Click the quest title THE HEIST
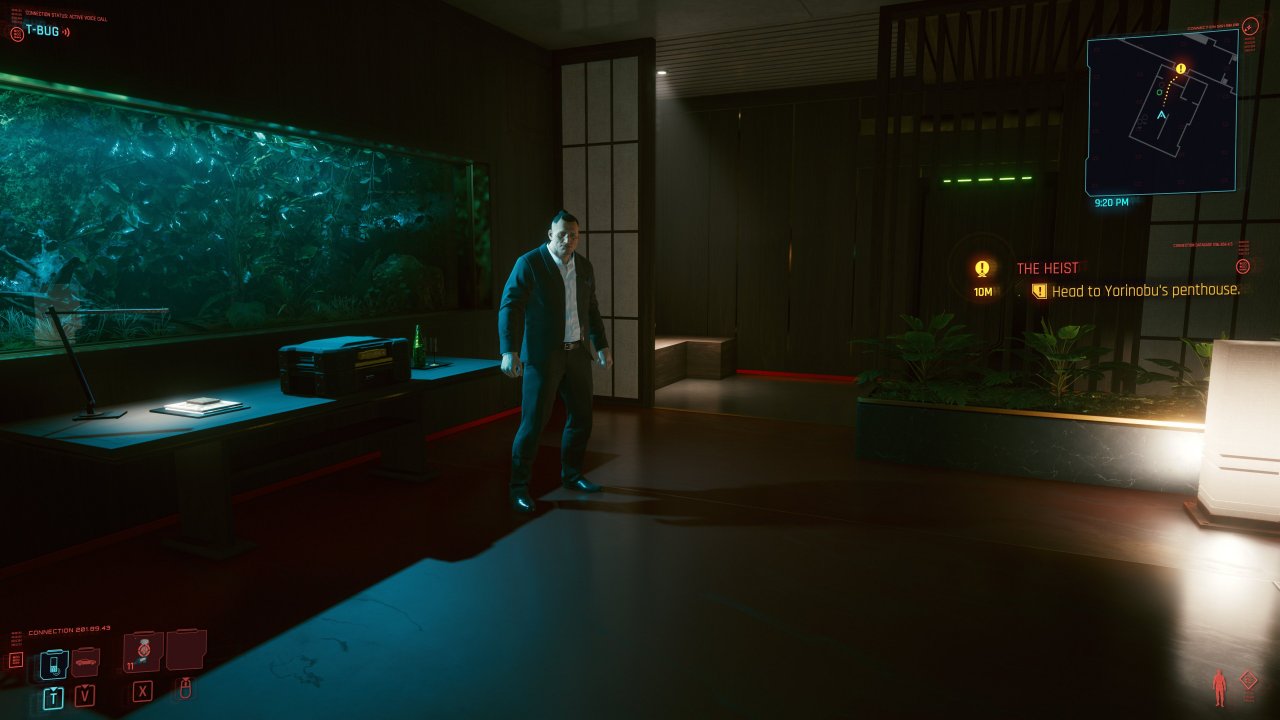 pyautogui.click(x=1046, y=267)
